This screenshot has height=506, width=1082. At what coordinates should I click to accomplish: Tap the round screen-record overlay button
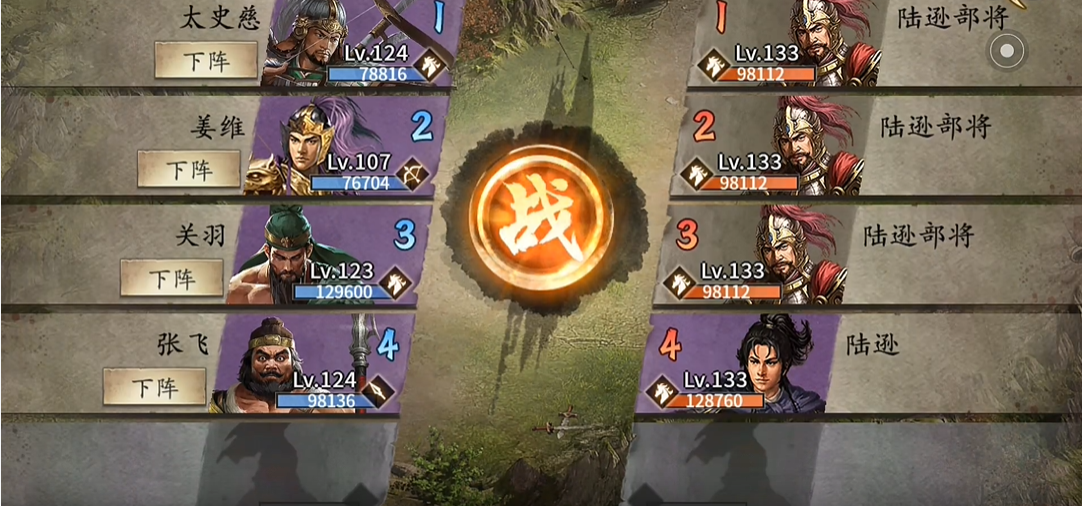pyautogui.click(x=1007, y=49)
